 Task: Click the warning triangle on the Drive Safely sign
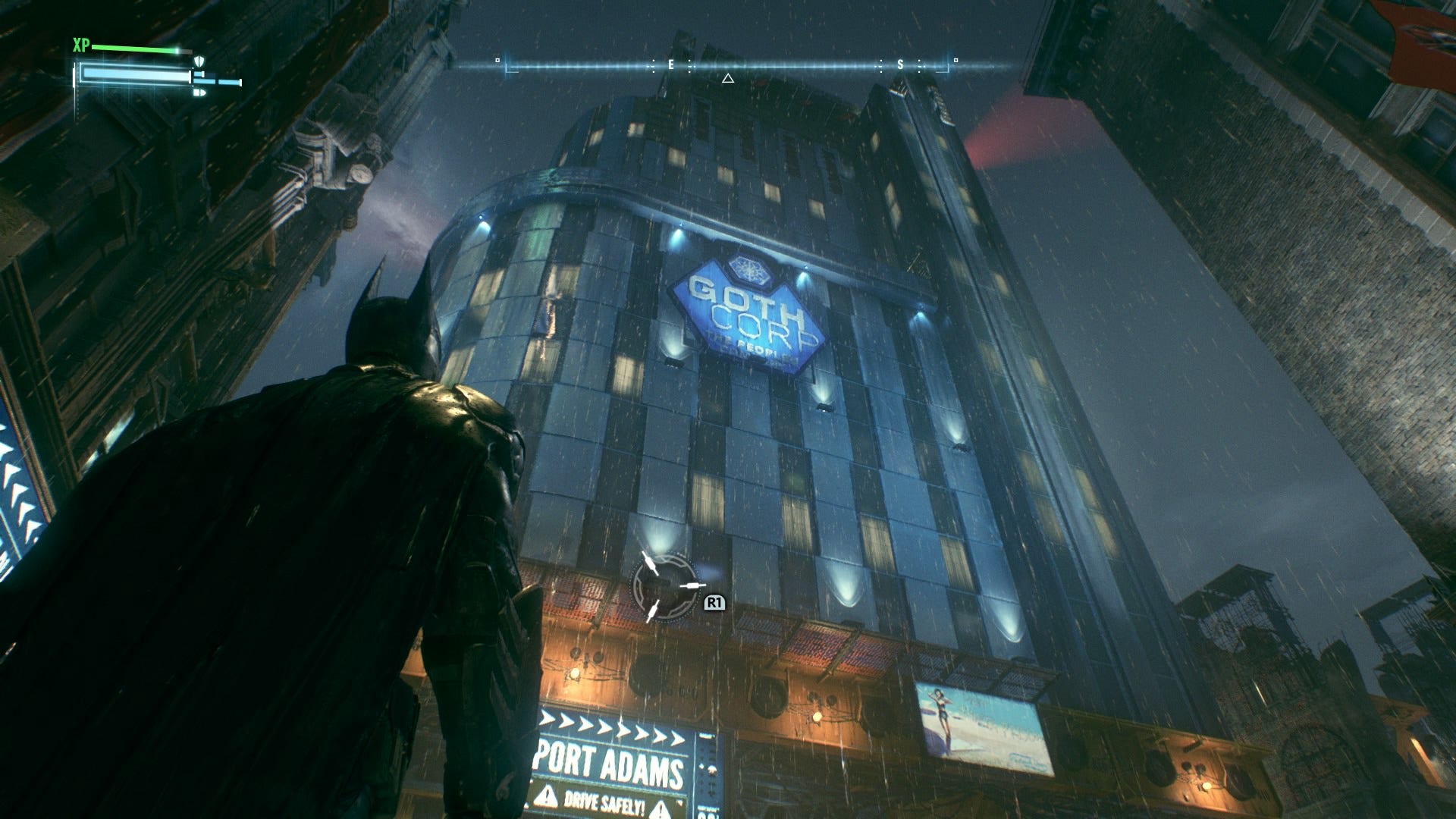[548, 797]
